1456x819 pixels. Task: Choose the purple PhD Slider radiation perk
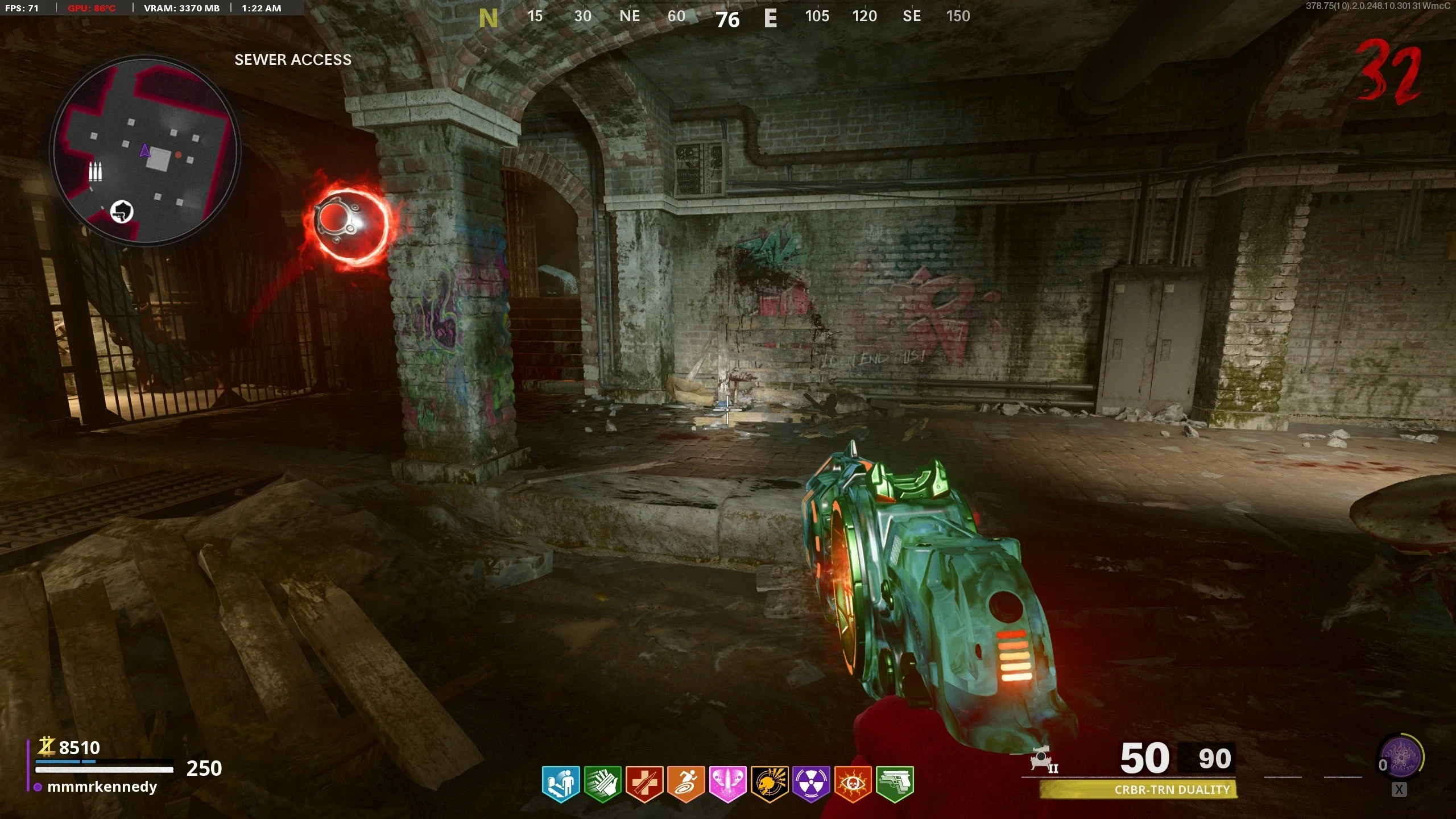tap(811, 784)
